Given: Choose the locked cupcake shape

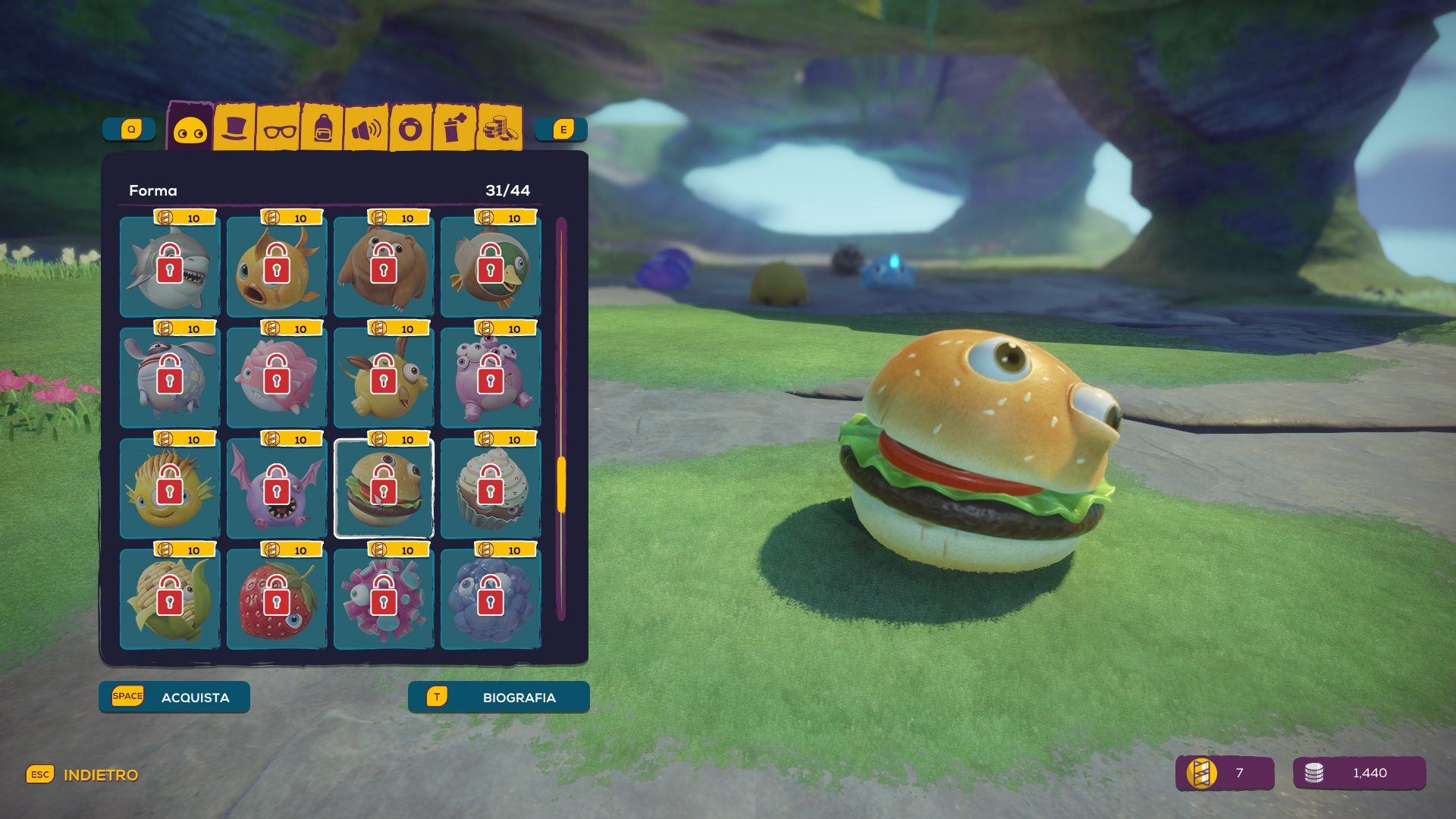Looking at the screenshot, I should click(x=491, y=488).
